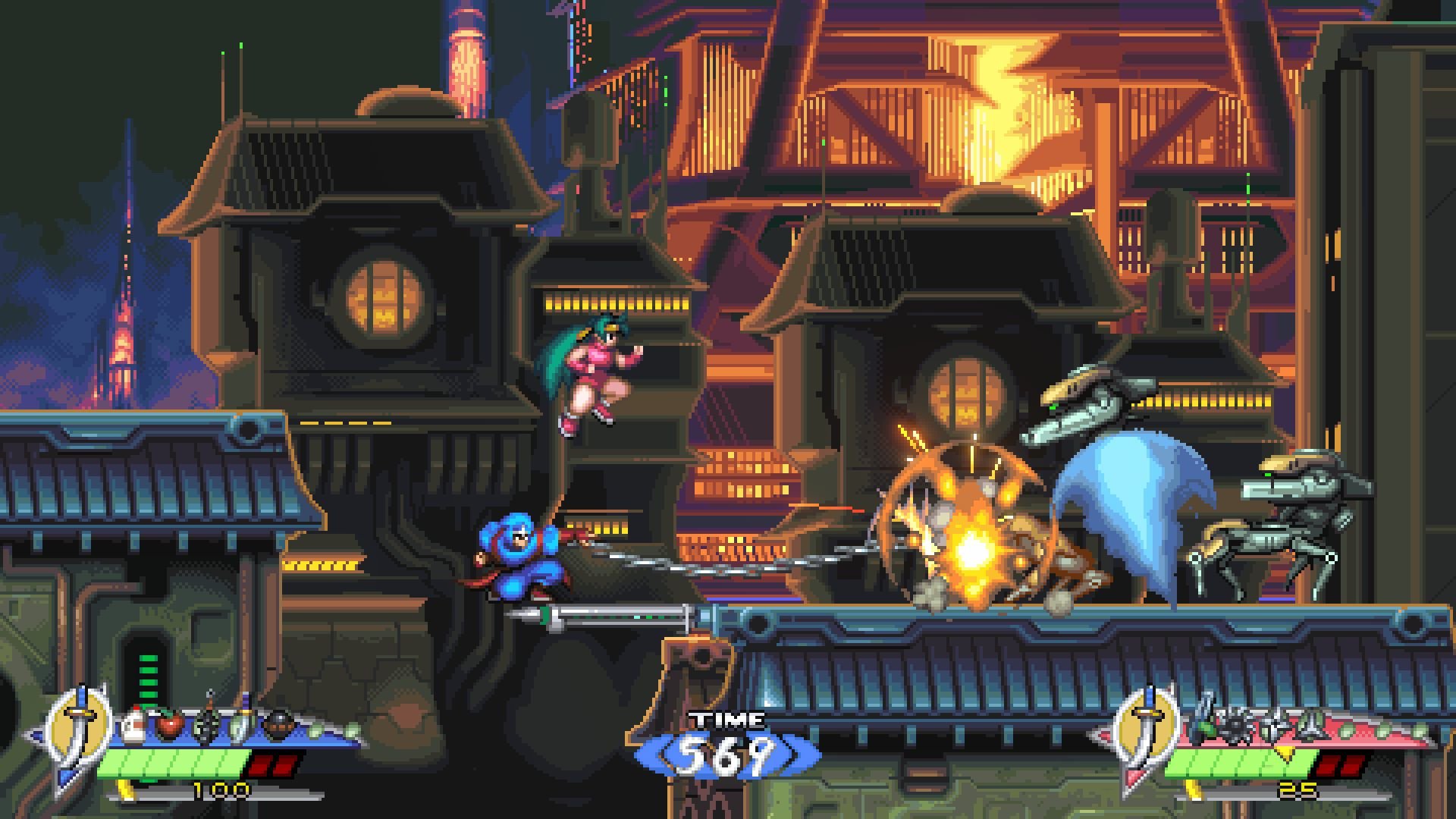
Task: Click the yellow 25 score under Player 2's bar
Action: tap(1298, 789)
